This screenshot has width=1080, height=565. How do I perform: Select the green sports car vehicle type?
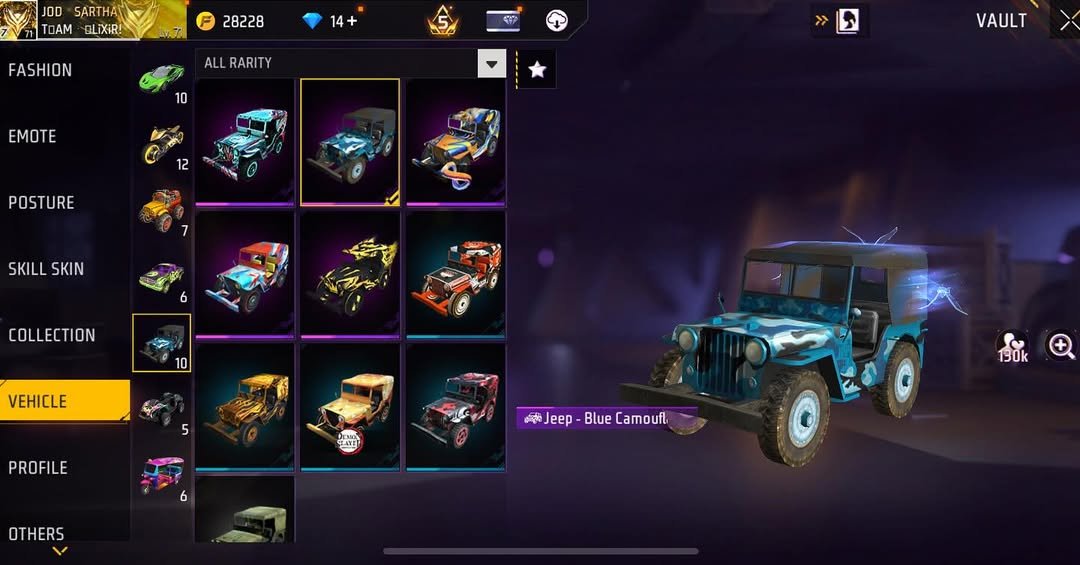[161, 76]
